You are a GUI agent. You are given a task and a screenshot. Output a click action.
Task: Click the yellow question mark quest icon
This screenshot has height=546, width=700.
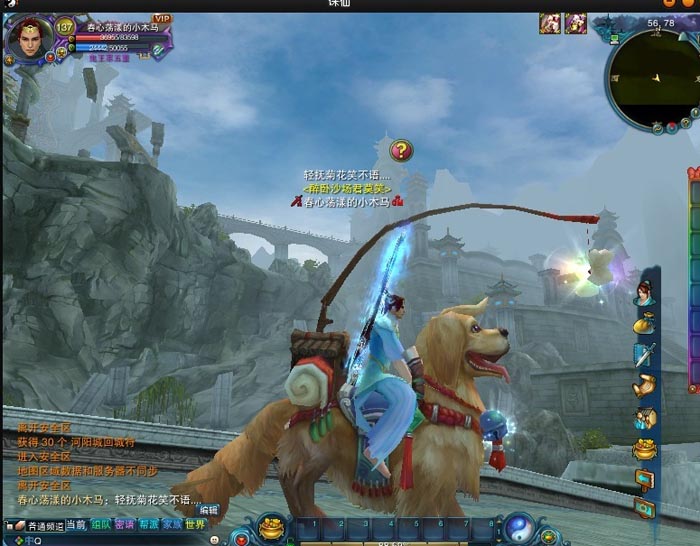(400, 151)
